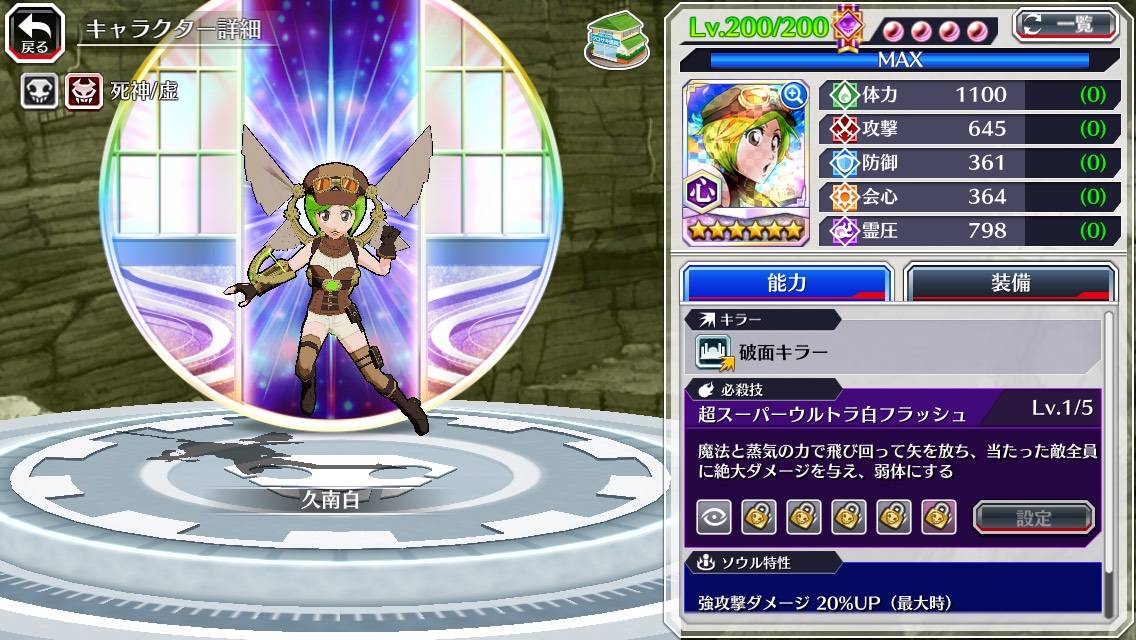Image resolution: width=1136 pixels, height=640 pixels.
Task: Select the 破面キラー killer skill icon
Action: coord(714,352)
